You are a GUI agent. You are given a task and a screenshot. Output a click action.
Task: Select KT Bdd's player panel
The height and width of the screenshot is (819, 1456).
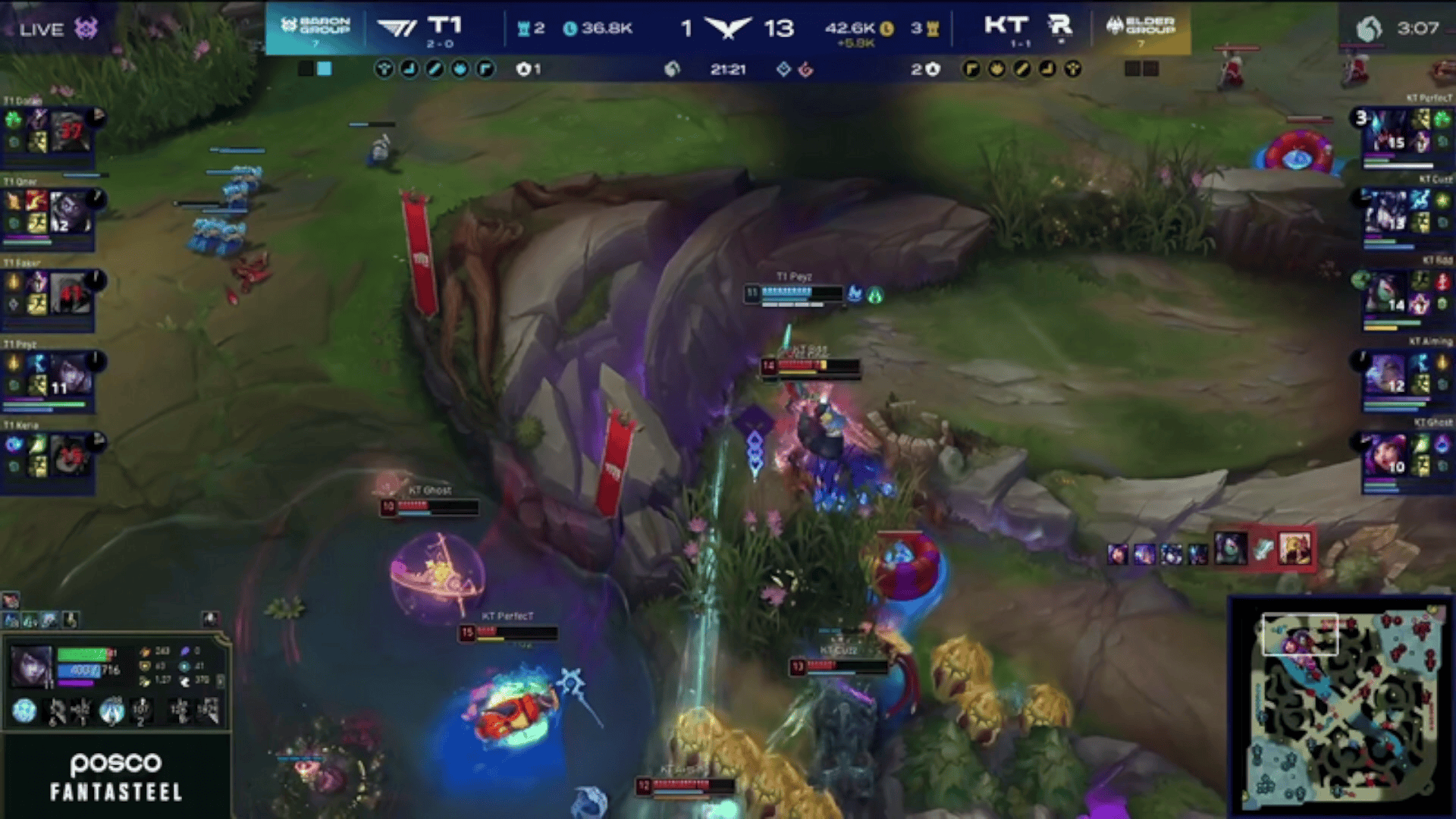(x=1403, y=294)
